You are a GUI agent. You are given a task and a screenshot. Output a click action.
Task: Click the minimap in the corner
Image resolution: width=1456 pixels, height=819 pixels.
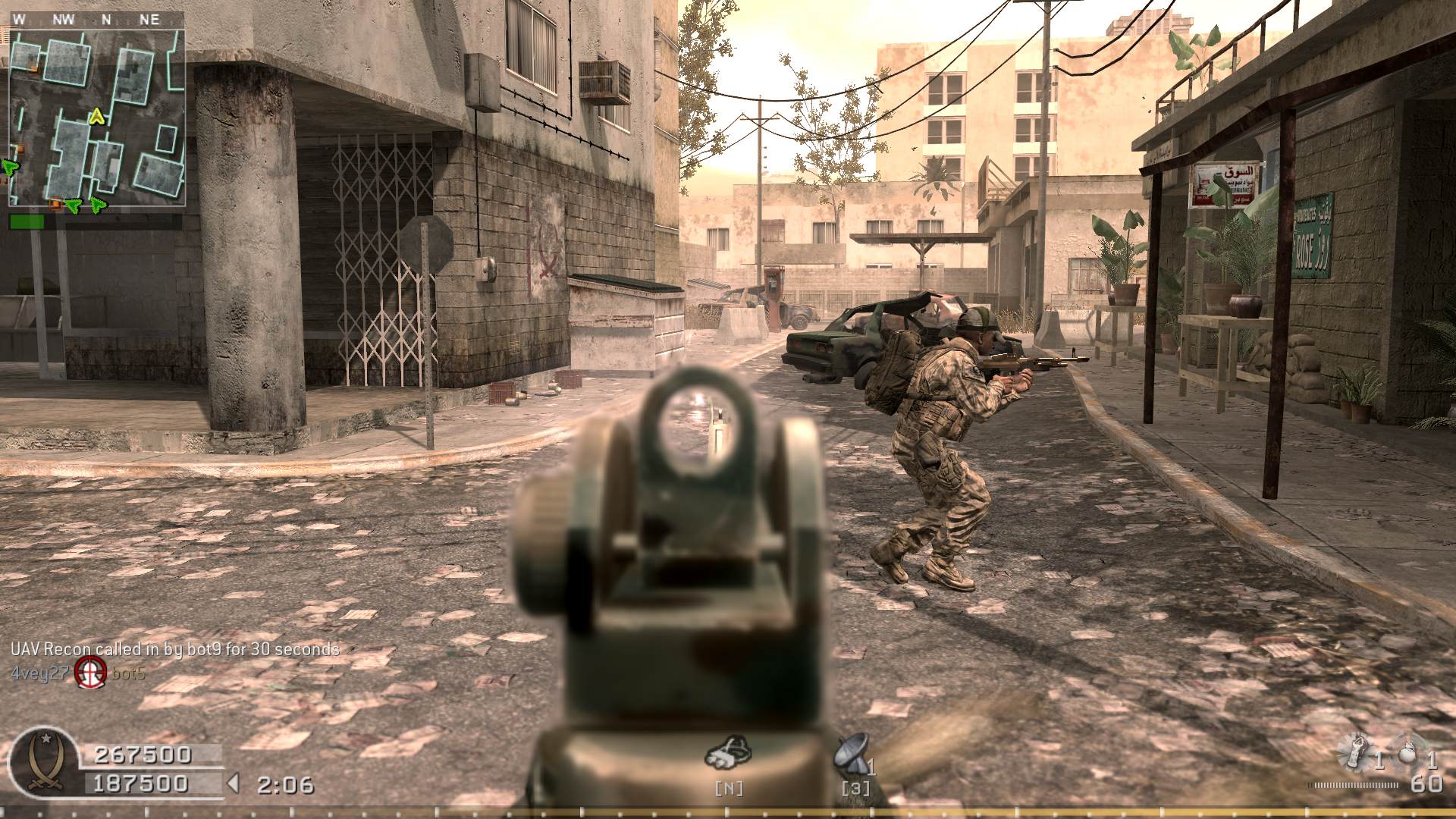click(96, 118)
